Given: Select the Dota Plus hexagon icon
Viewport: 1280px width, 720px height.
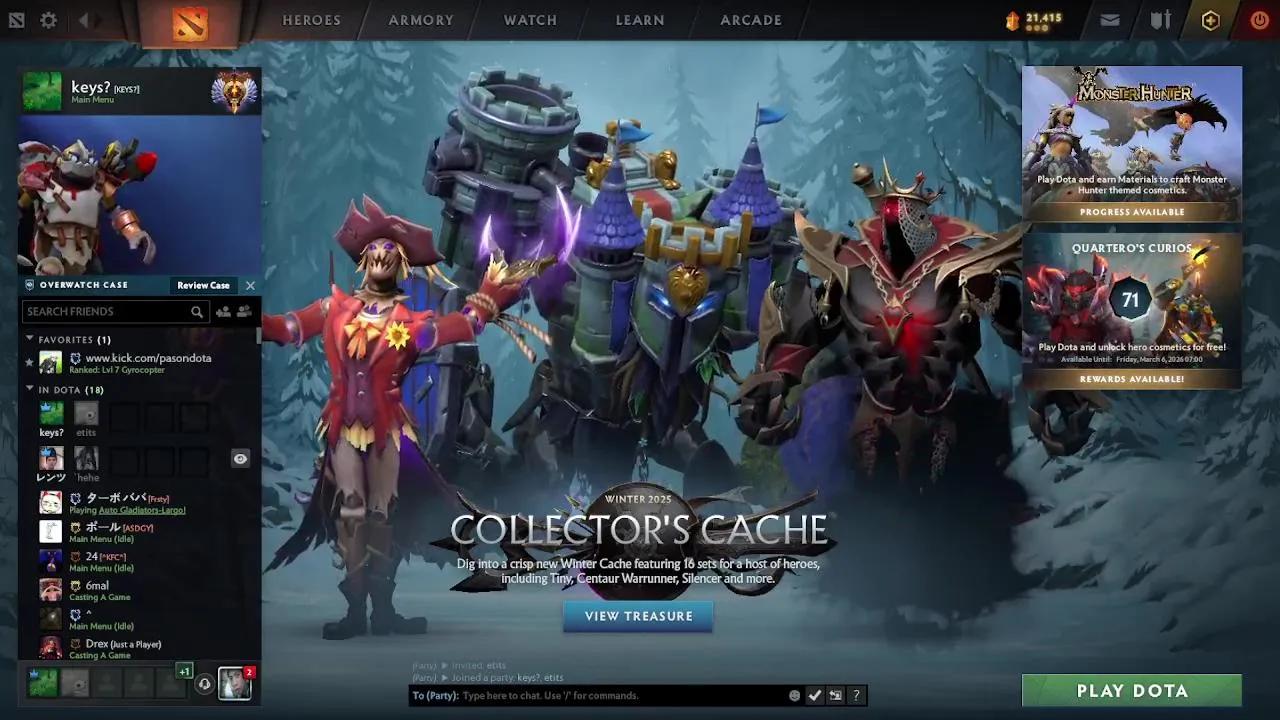Looking at the screenshot, I should click(1211, 20).
